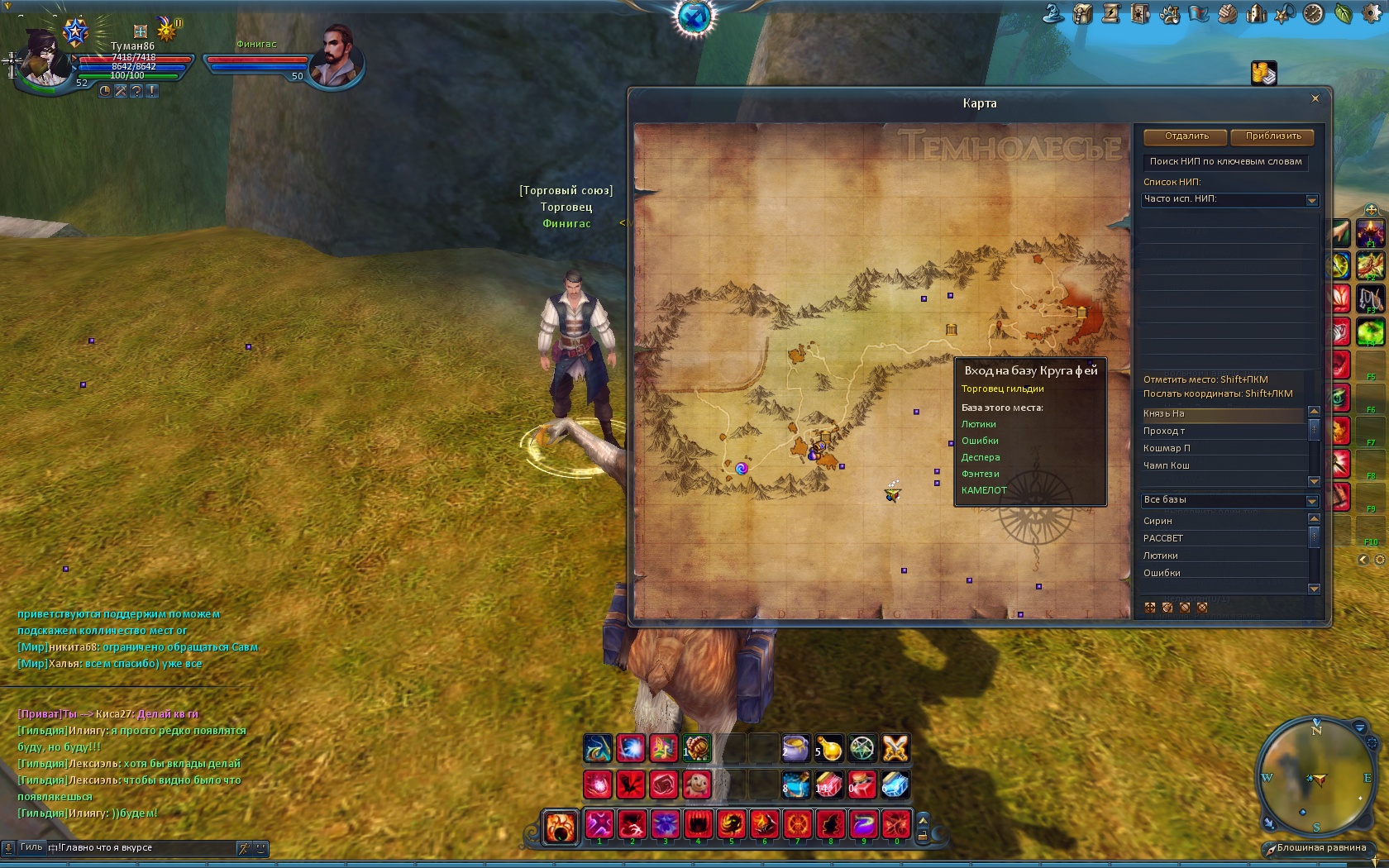Screen dimensions: 1389x868
Task: Click the Финигас target portrait
Action: [336, 56]
